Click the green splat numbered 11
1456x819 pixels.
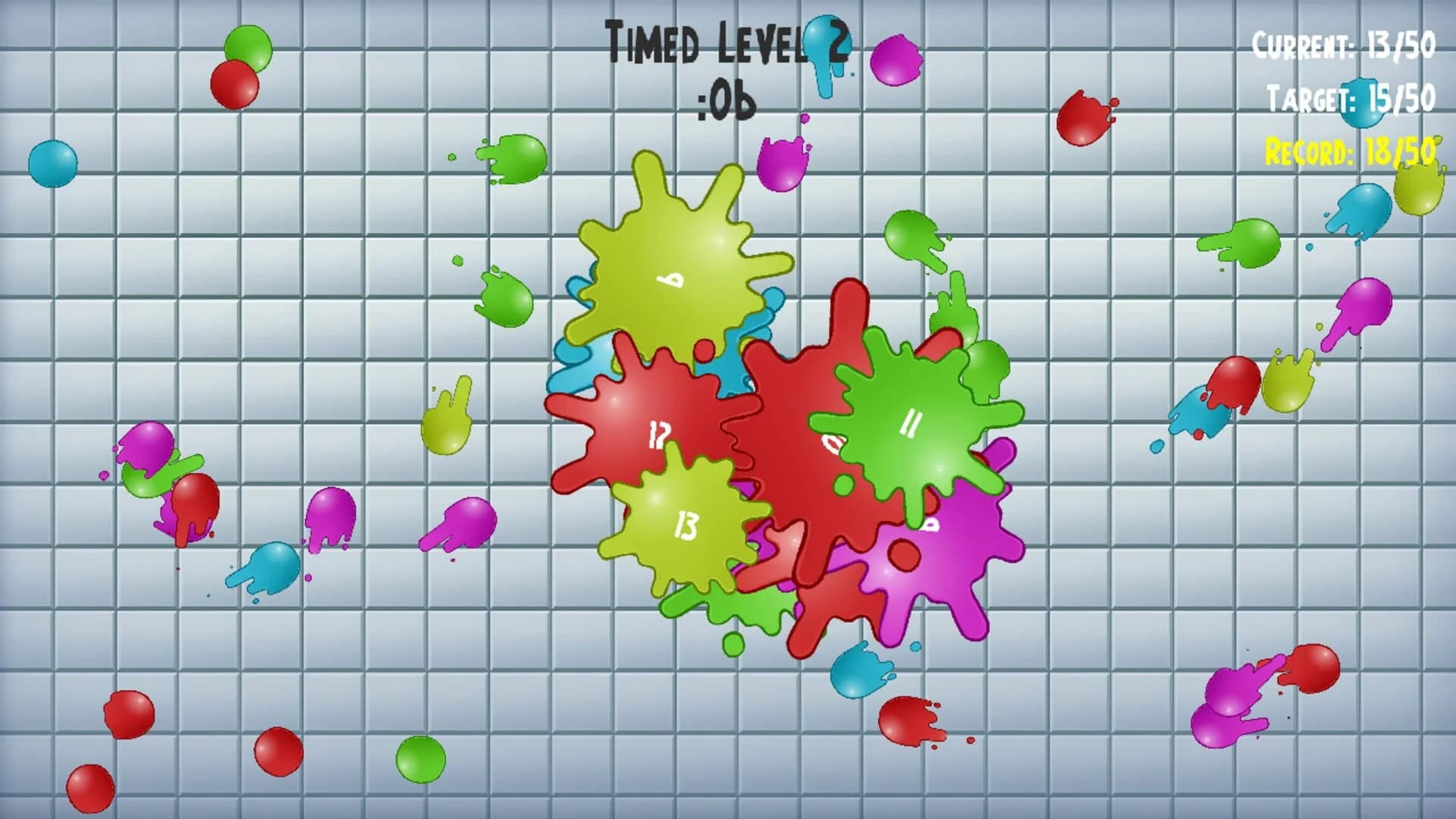910,425
